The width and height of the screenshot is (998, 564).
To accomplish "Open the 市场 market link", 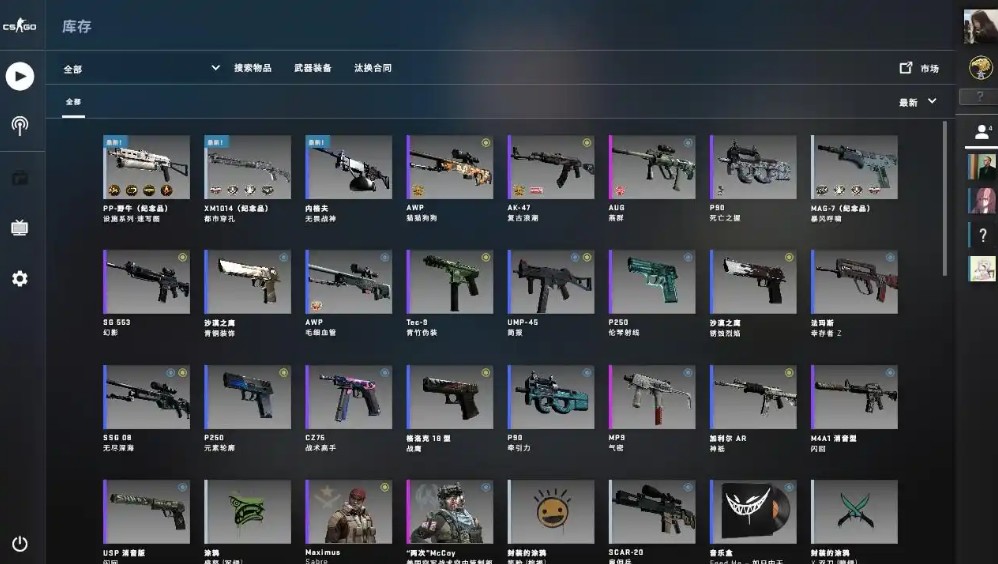I will pyautogui.click(x=920, y=68).
